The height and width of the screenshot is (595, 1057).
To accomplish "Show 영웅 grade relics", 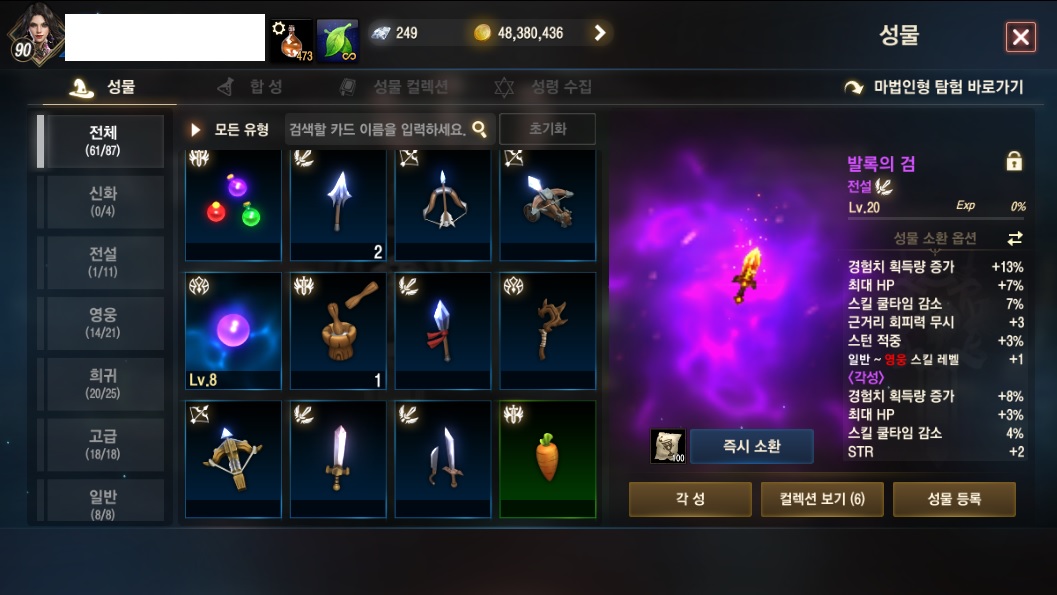I will 102,324.
